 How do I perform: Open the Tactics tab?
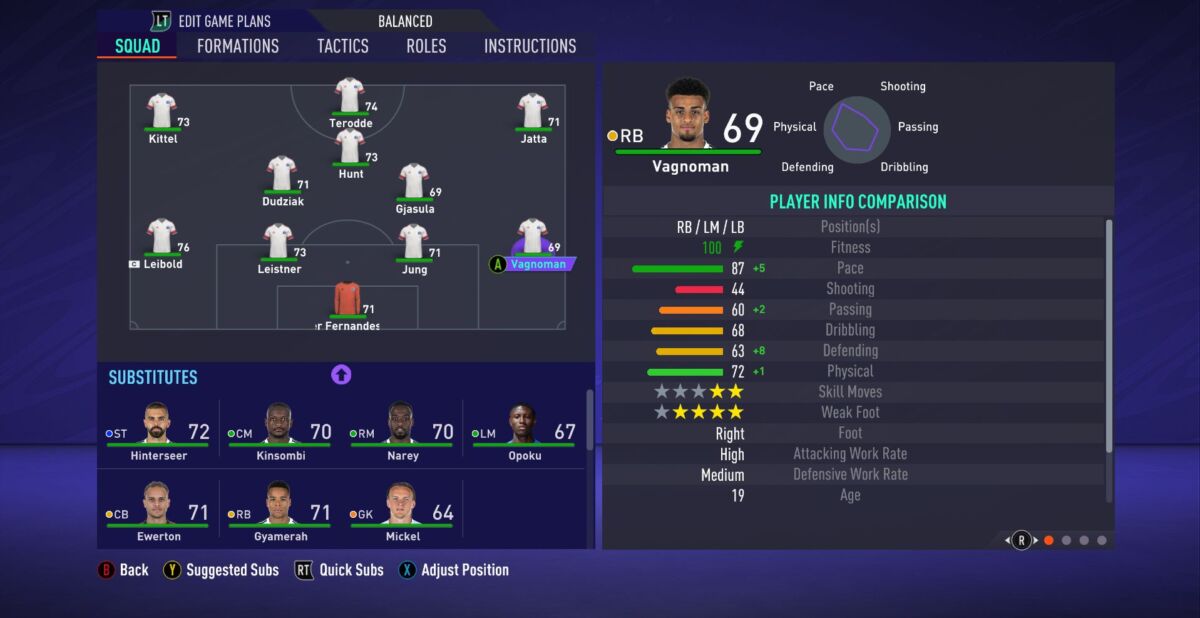coord(343,46)
